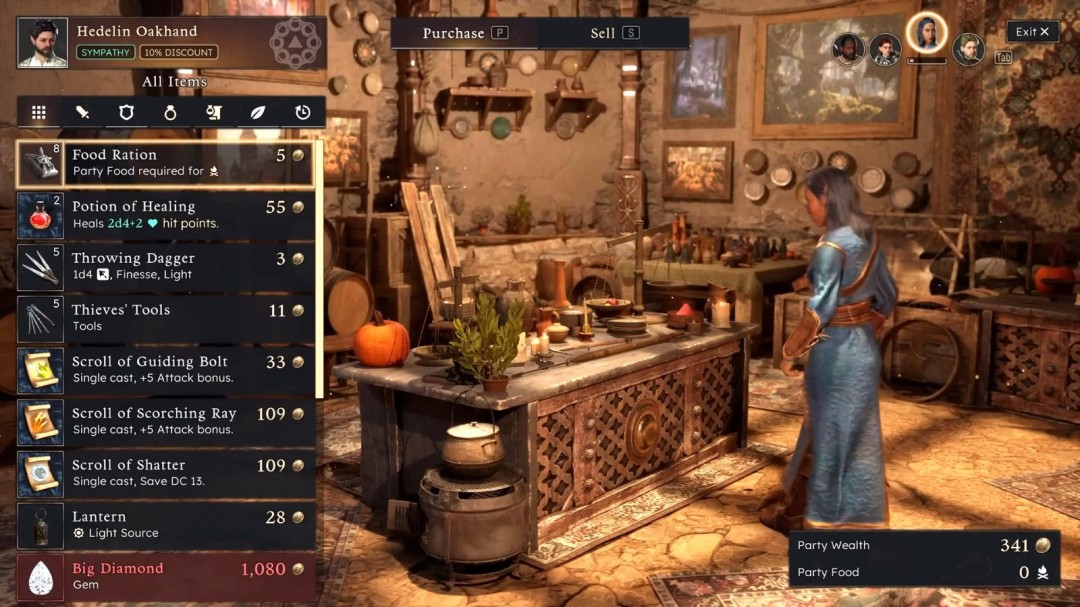The width and height of the screenshot is (1080, 607).
Task: Exit the merchant shop
Action: pos(1032,32)
